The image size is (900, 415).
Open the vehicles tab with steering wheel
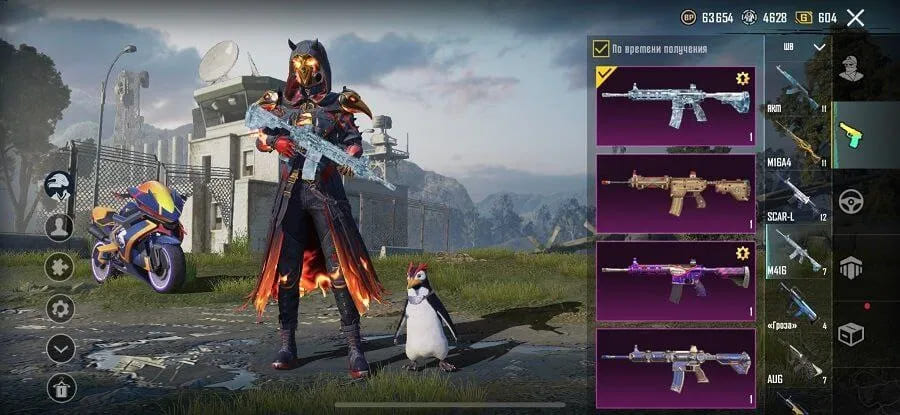tap(851, 199)
